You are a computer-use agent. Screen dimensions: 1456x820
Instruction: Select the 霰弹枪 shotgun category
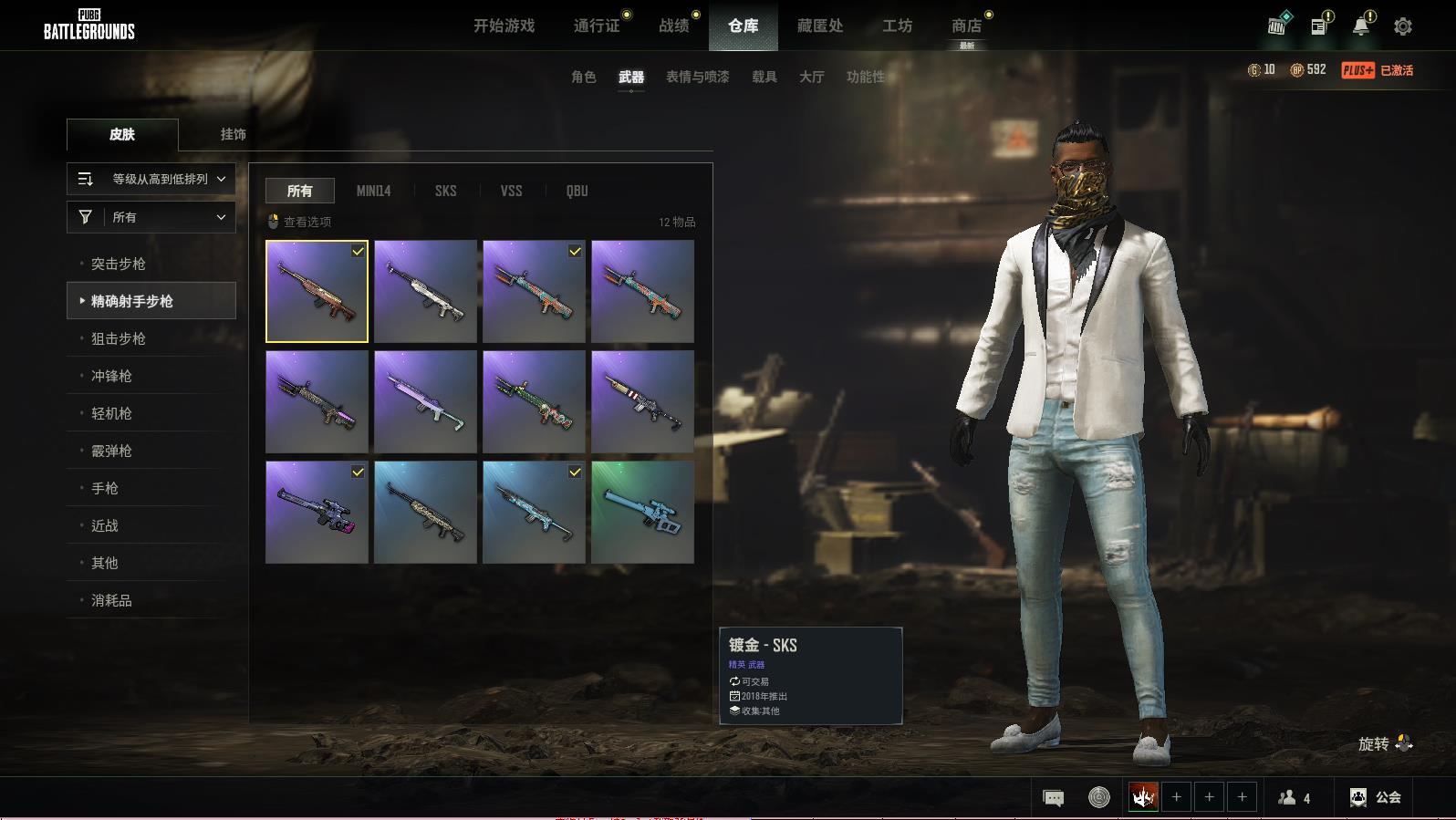[x=111, y=451]
